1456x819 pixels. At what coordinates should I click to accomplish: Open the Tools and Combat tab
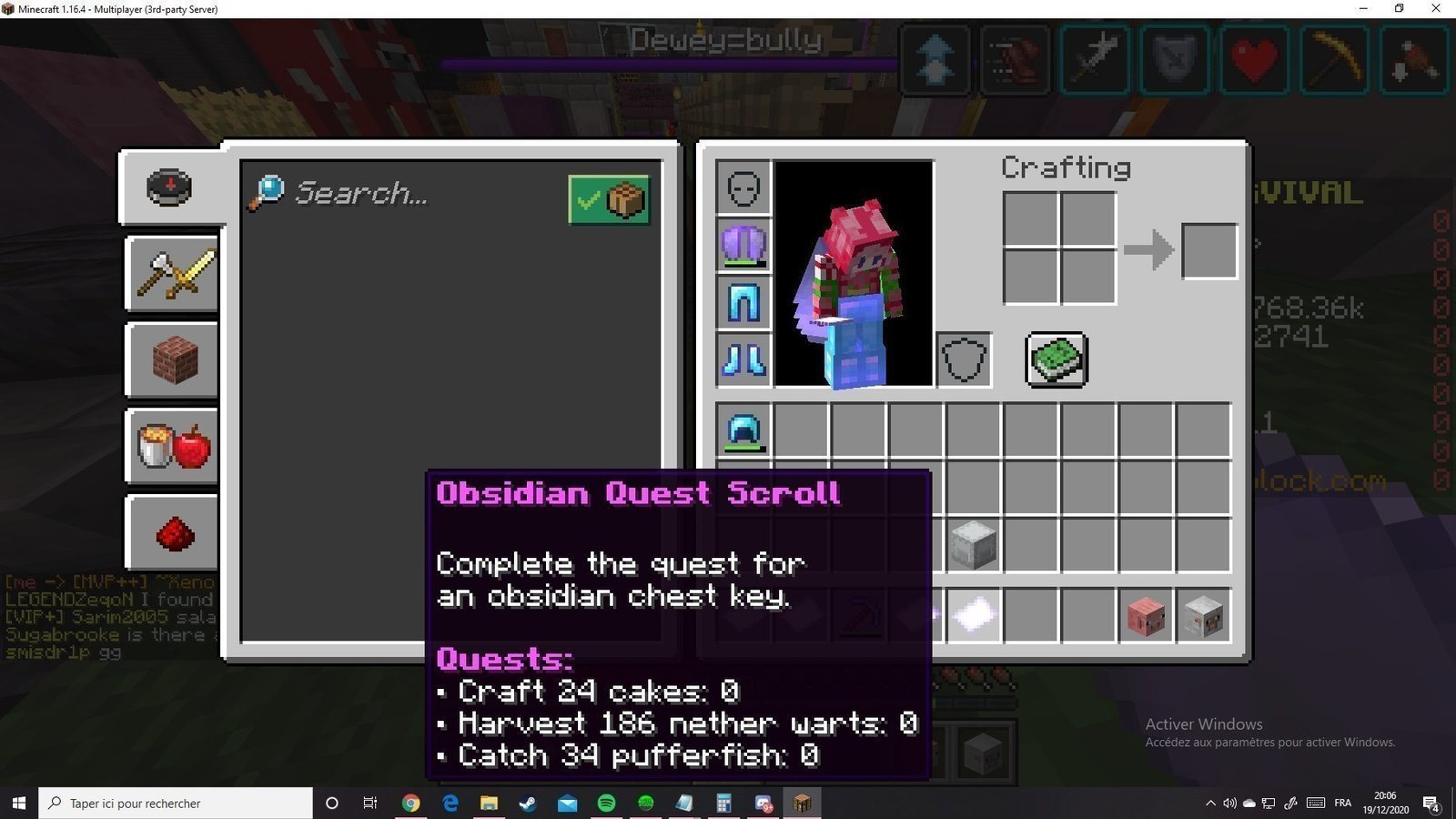171,275
